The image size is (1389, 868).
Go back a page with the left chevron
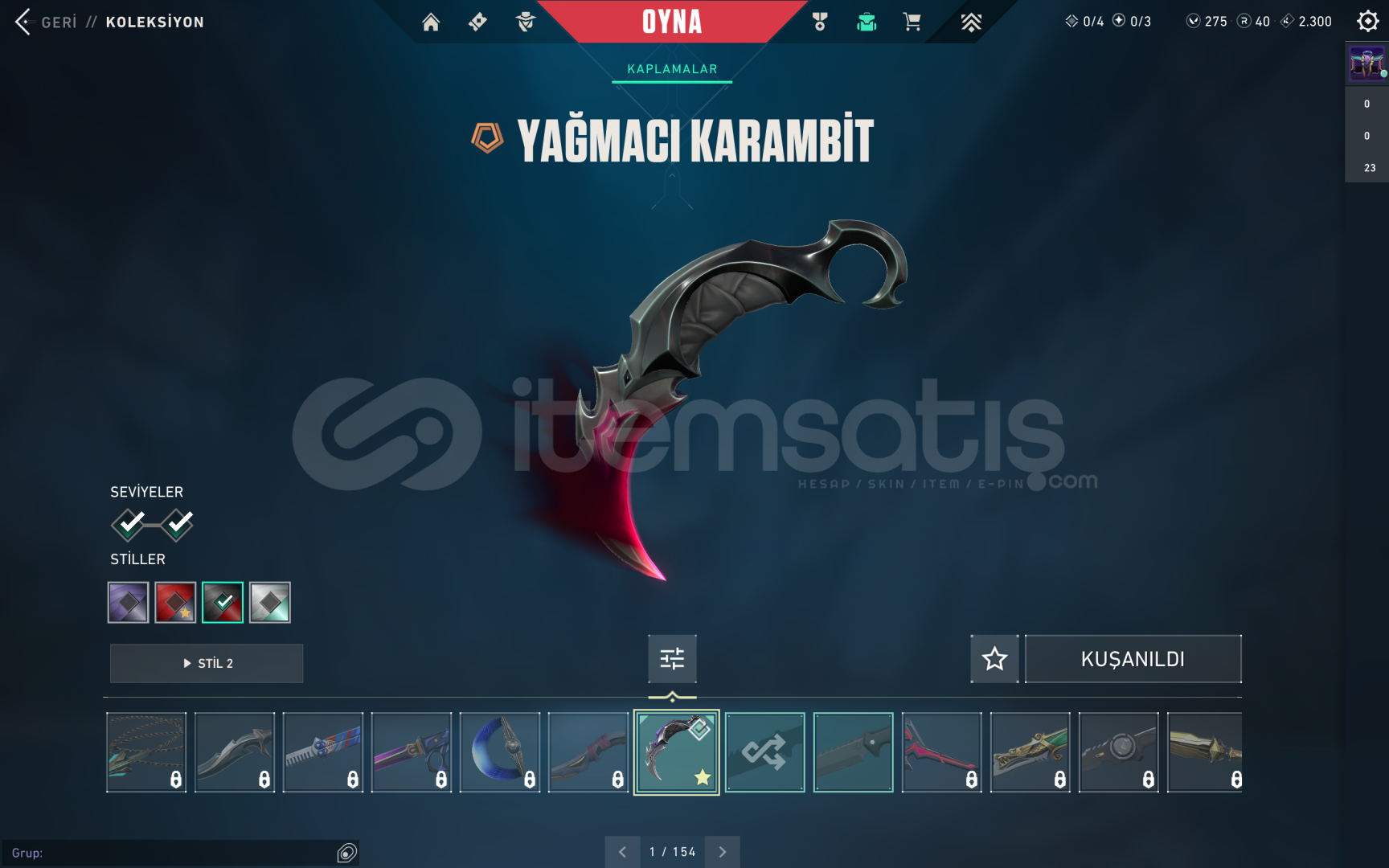click(x=621, y=851)
